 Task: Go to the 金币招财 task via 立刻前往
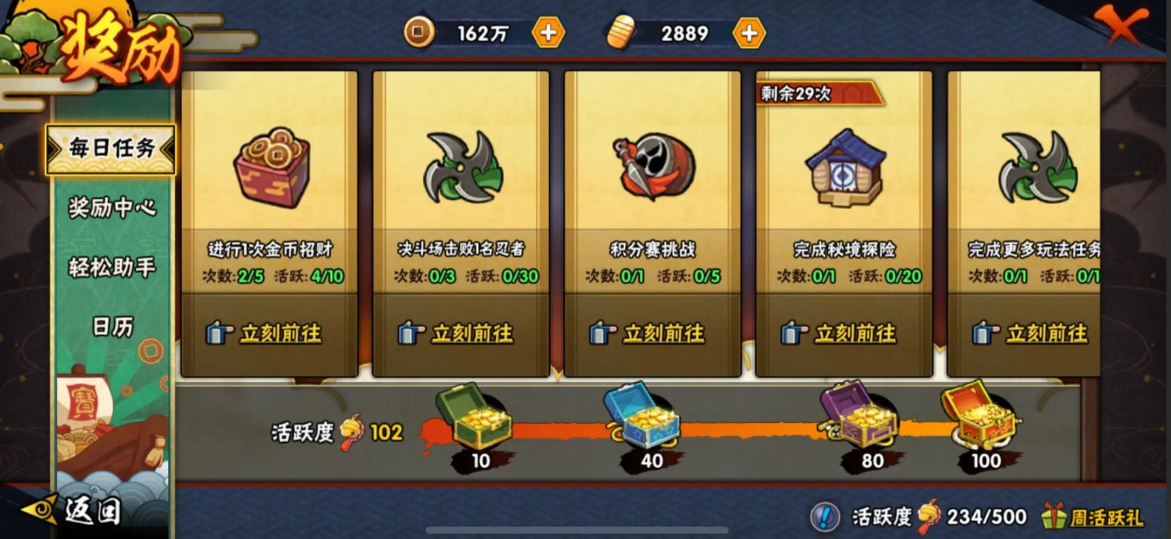(x=268, y=333)
